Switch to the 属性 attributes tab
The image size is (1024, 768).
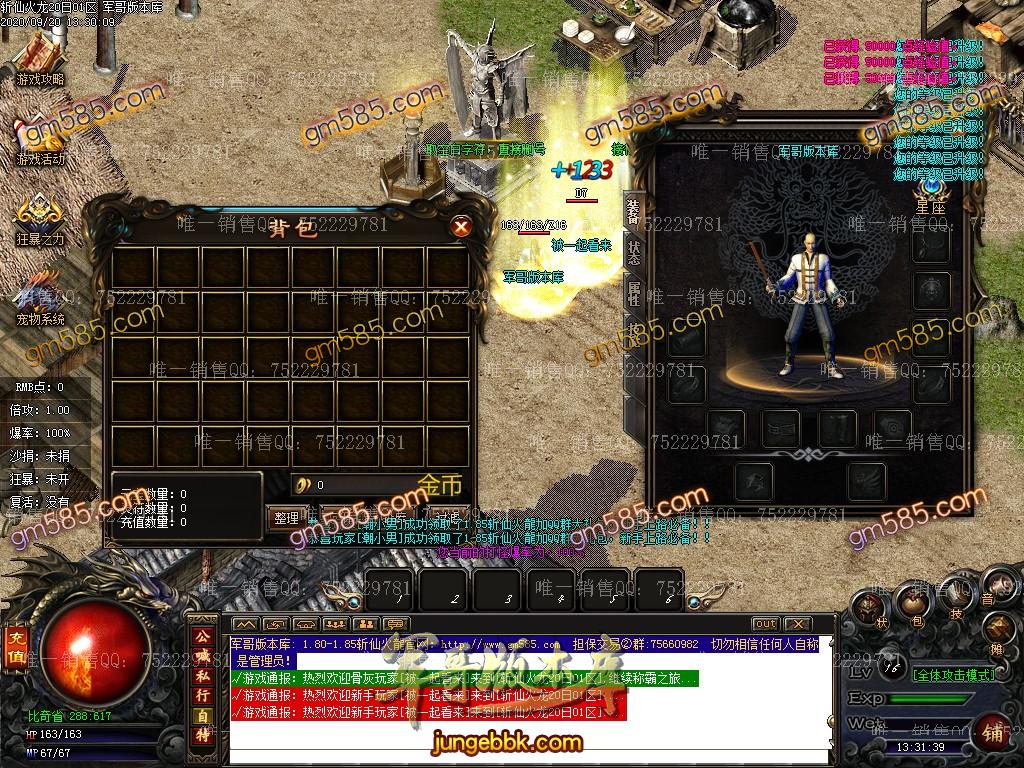[x=633, y=293]
